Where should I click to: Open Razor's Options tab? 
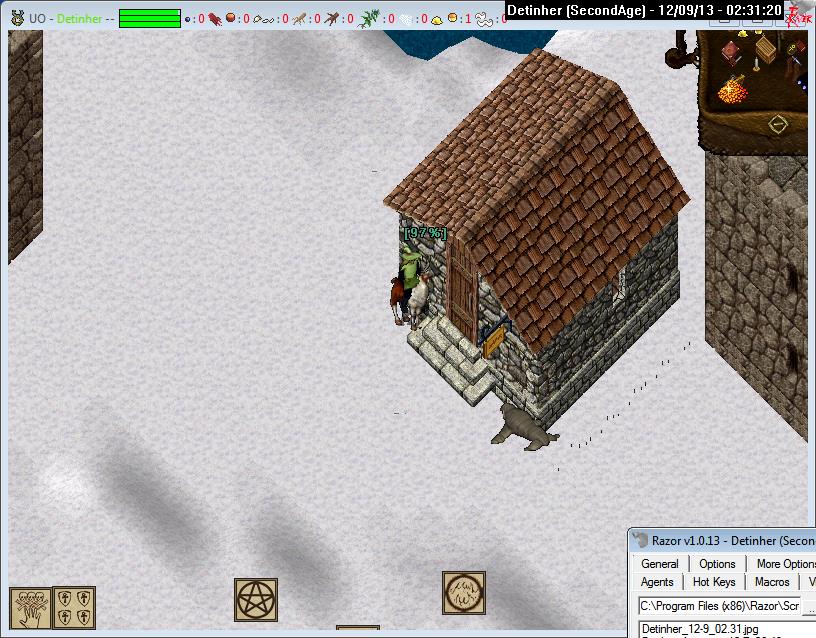pyautogui.click(x=717, y=564)
